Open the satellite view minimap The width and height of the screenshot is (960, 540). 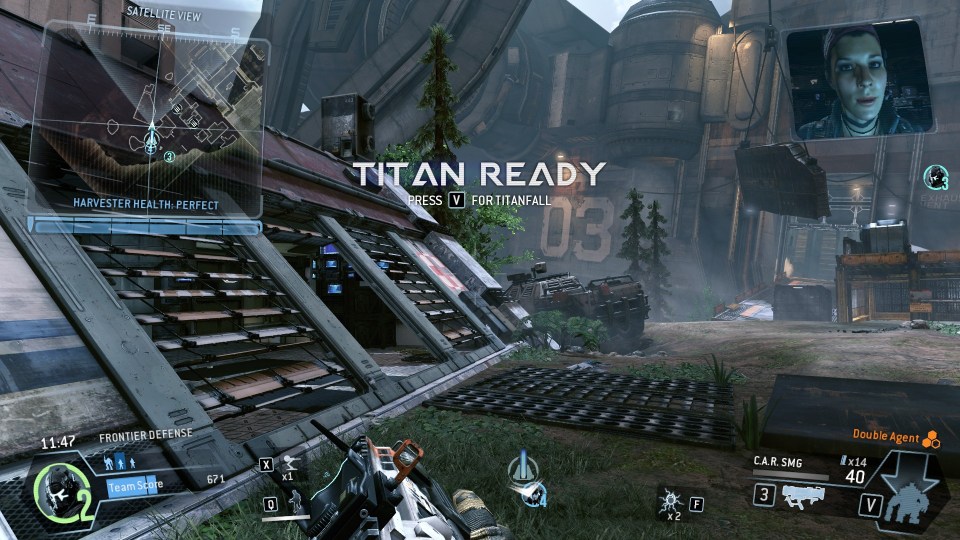150,125
